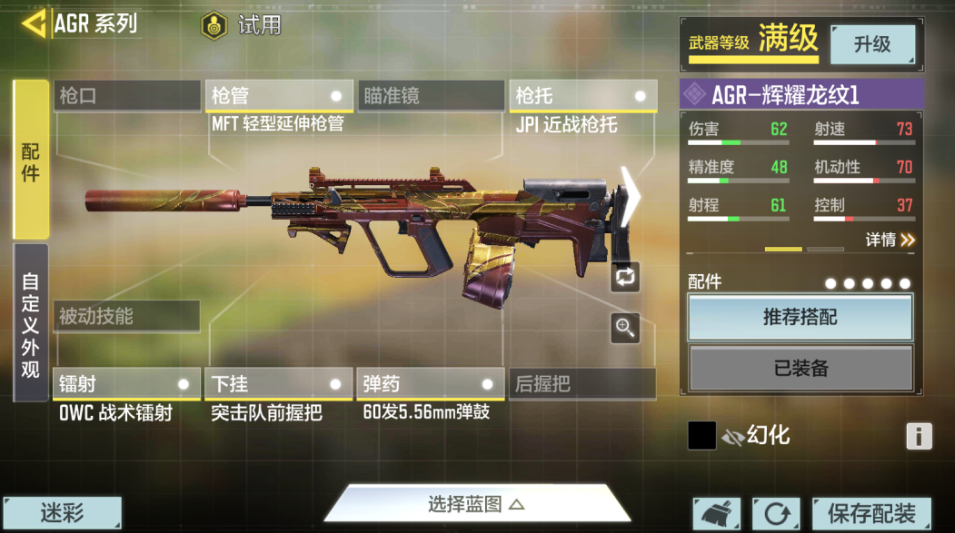Choose the 下挂 underbarrel slot
This screenshot has height=533, width=955.
278,384
